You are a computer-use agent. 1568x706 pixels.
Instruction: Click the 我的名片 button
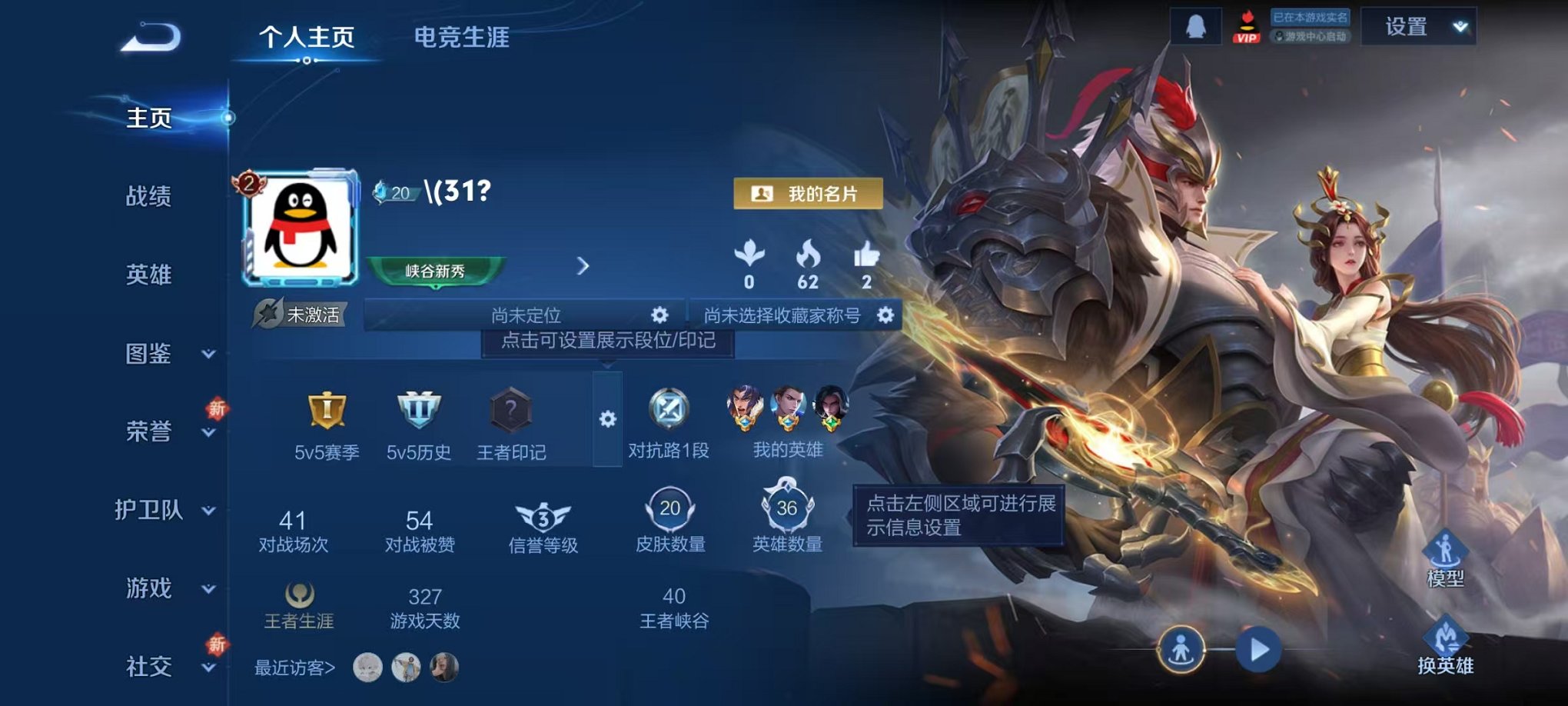(x=809, y=195)
